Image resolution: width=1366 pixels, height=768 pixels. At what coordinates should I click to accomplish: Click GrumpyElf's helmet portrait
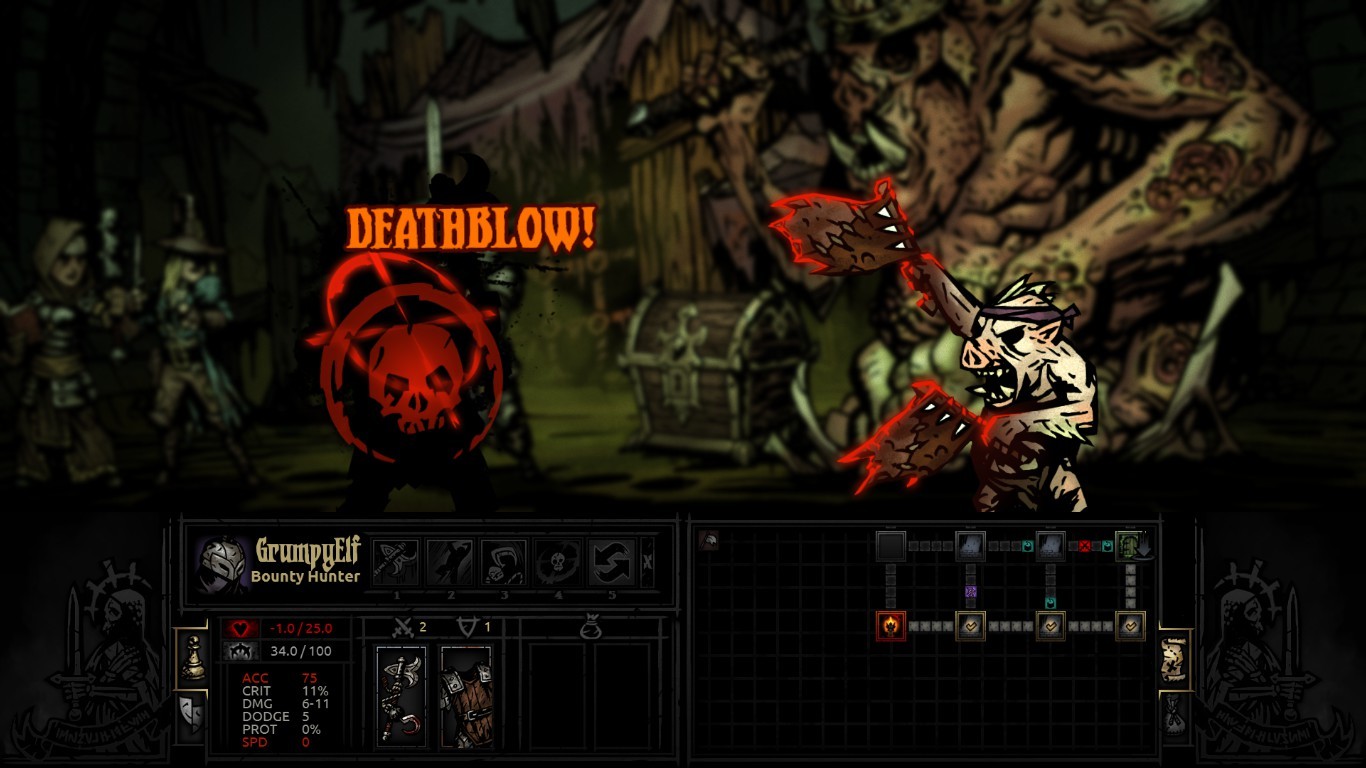222,564
